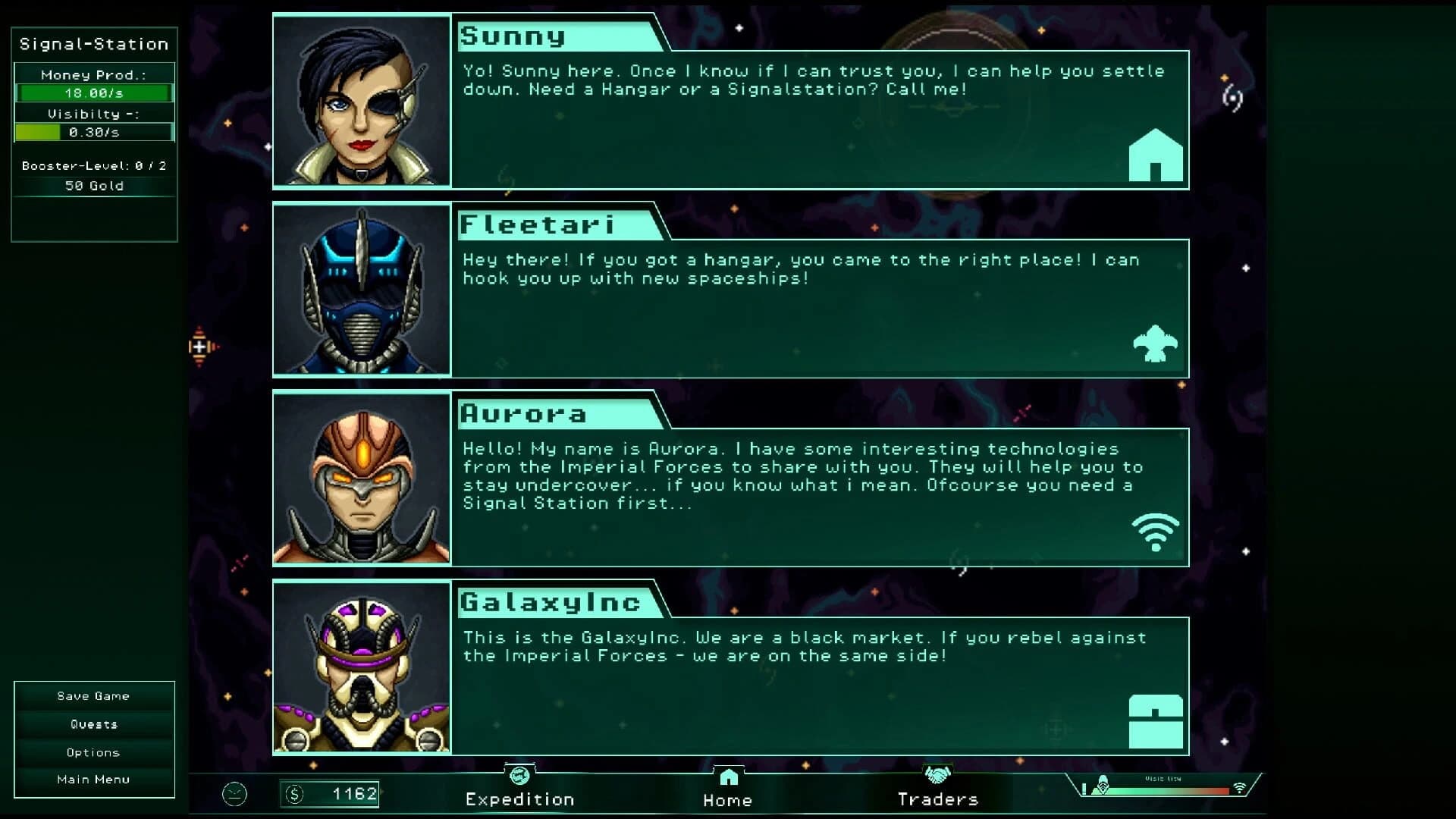Open the Traders tab
Viewport: 1456px width, 819px height.
pyautogui.click(x=938, y=799)
